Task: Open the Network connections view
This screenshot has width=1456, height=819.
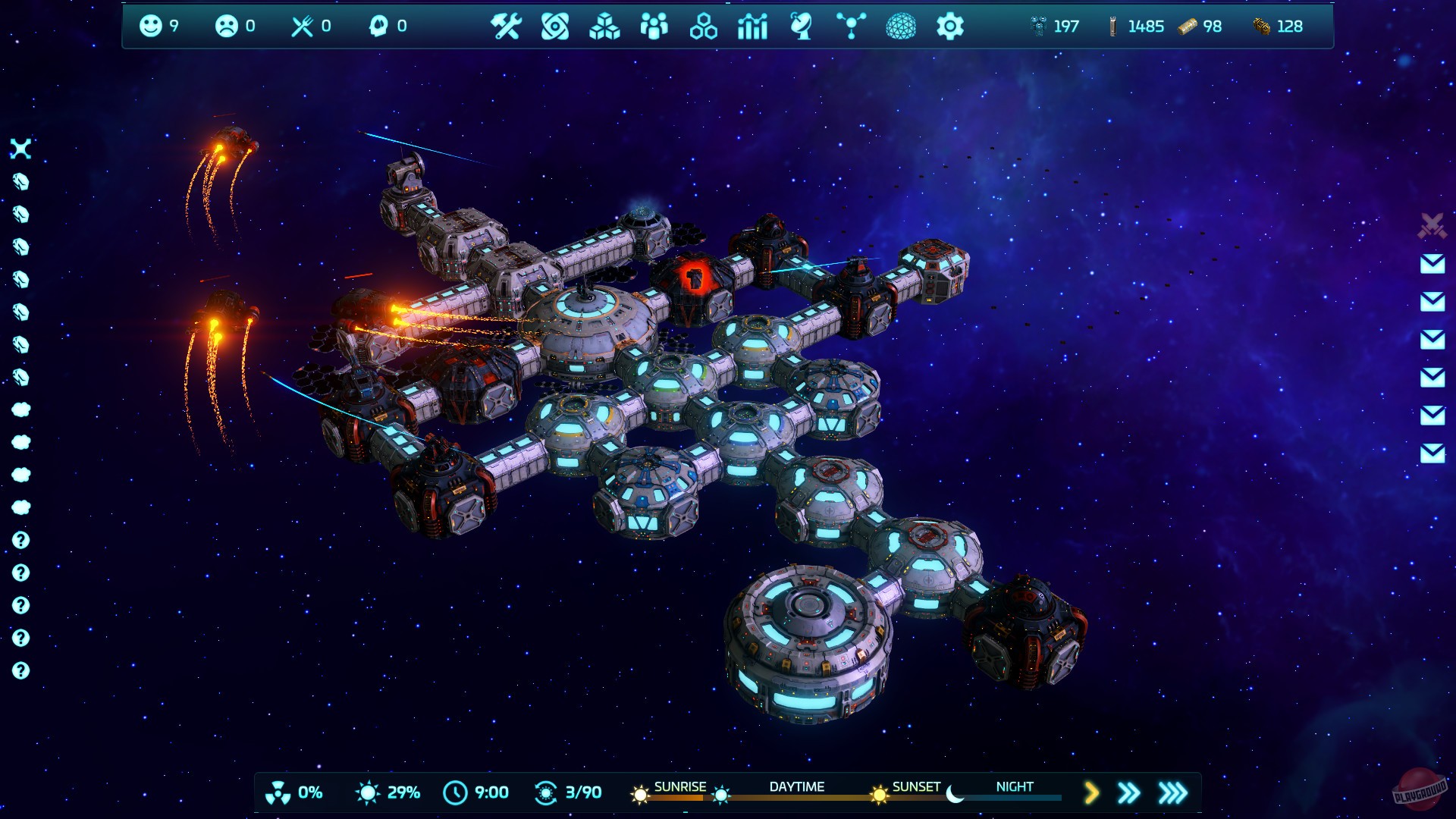Action: 851,27
